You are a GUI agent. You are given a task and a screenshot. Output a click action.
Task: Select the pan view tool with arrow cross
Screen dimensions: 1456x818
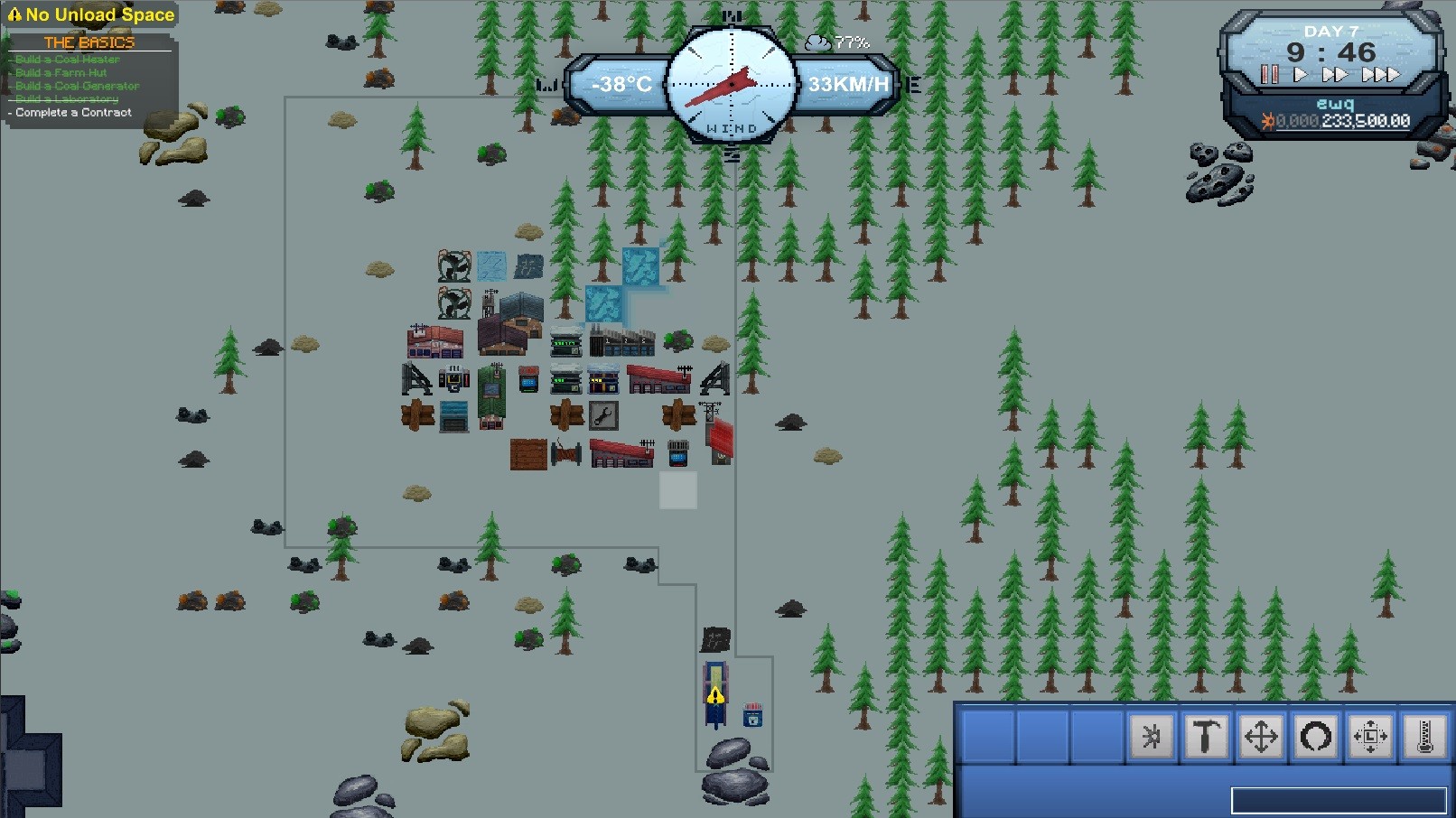pos(1373,736)
